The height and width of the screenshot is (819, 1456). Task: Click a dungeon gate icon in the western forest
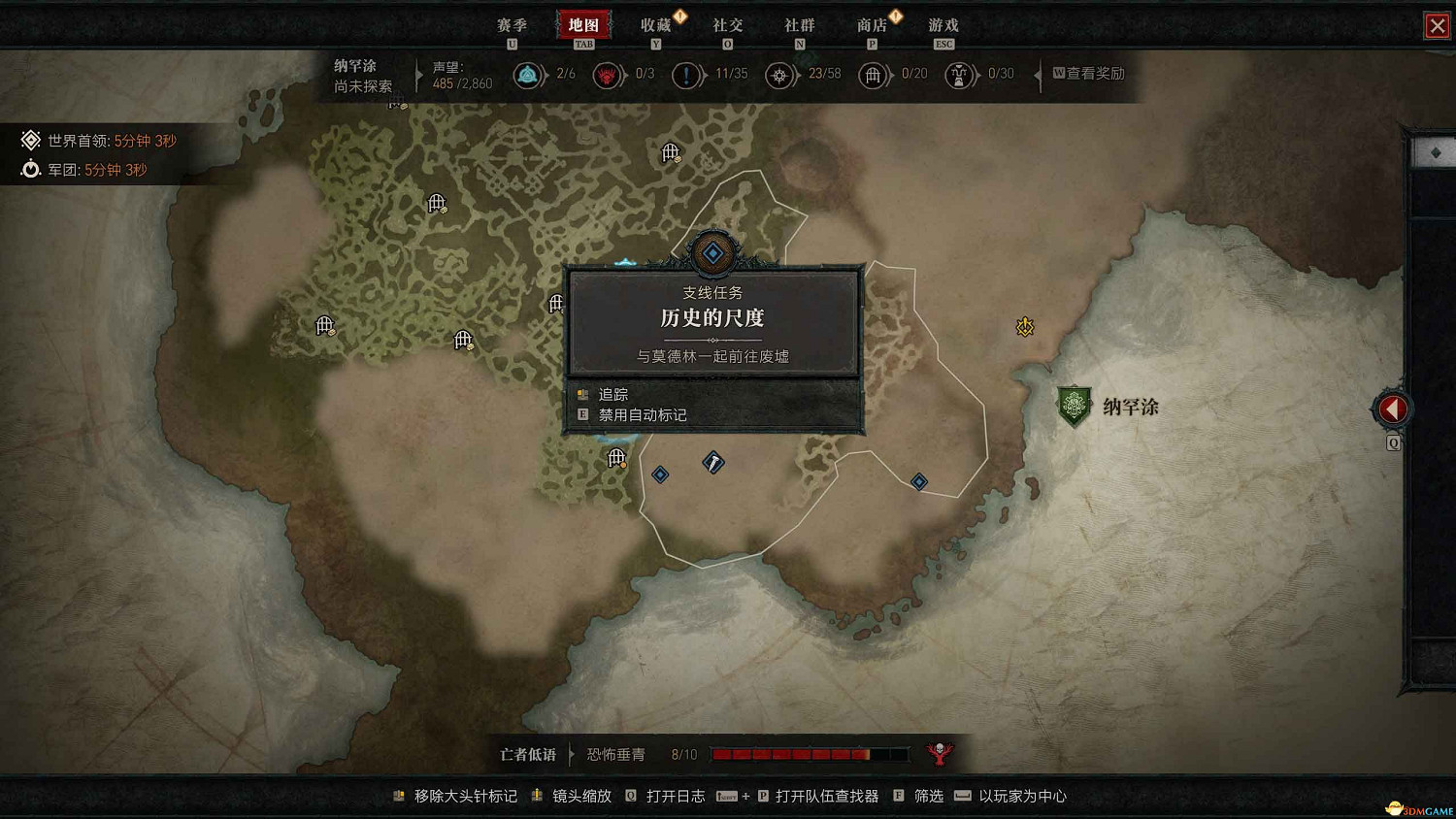tap(323, 324)
